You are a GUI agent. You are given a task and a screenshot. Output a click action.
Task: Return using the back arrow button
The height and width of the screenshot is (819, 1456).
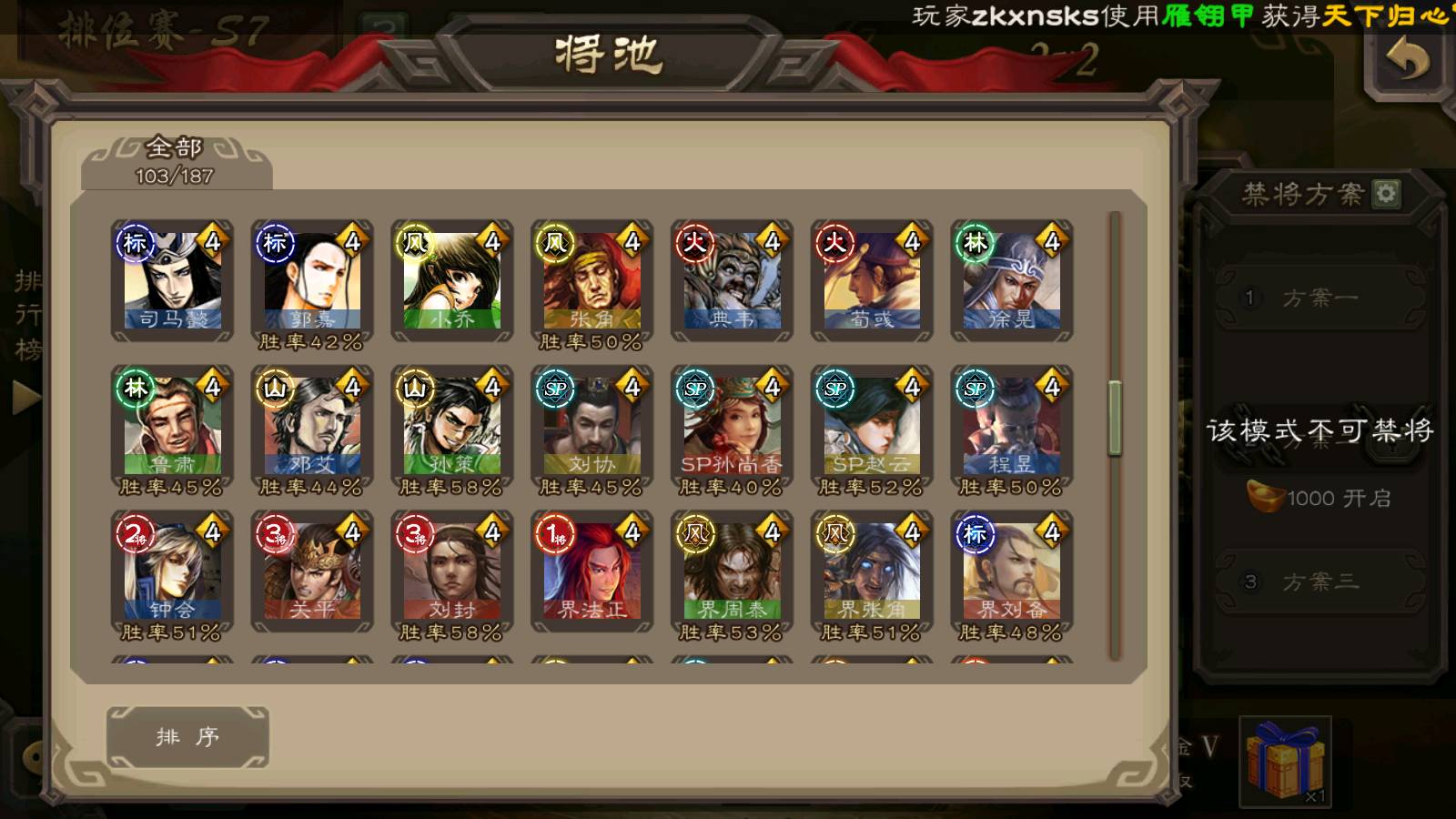[x=1407, y=62]
